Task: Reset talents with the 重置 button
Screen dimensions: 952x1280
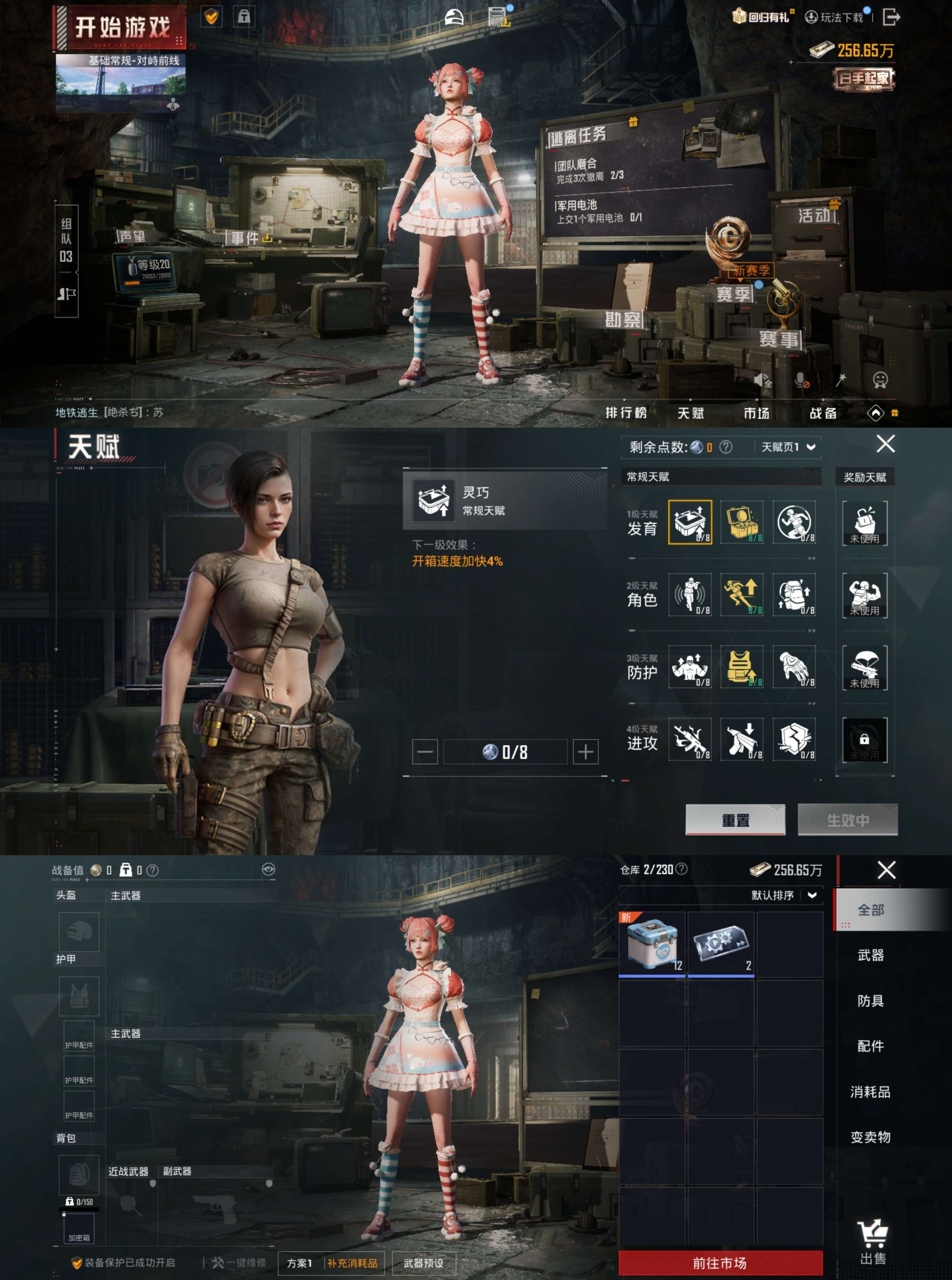Action: click(735, 819)
